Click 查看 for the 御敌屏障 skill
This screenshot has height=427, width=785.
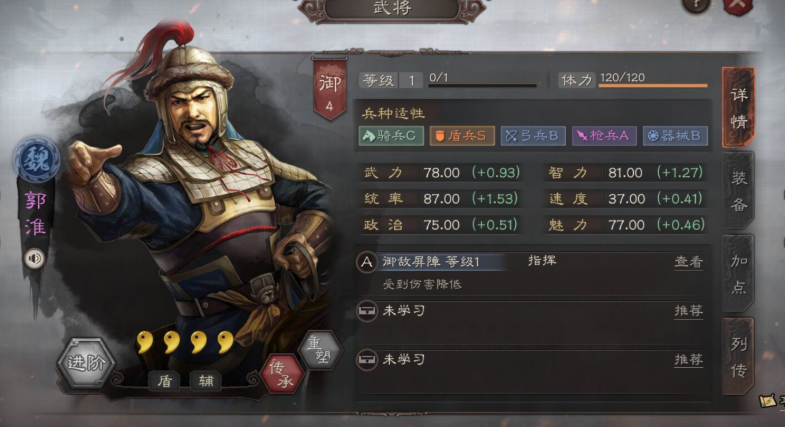(x=688, y=263)
